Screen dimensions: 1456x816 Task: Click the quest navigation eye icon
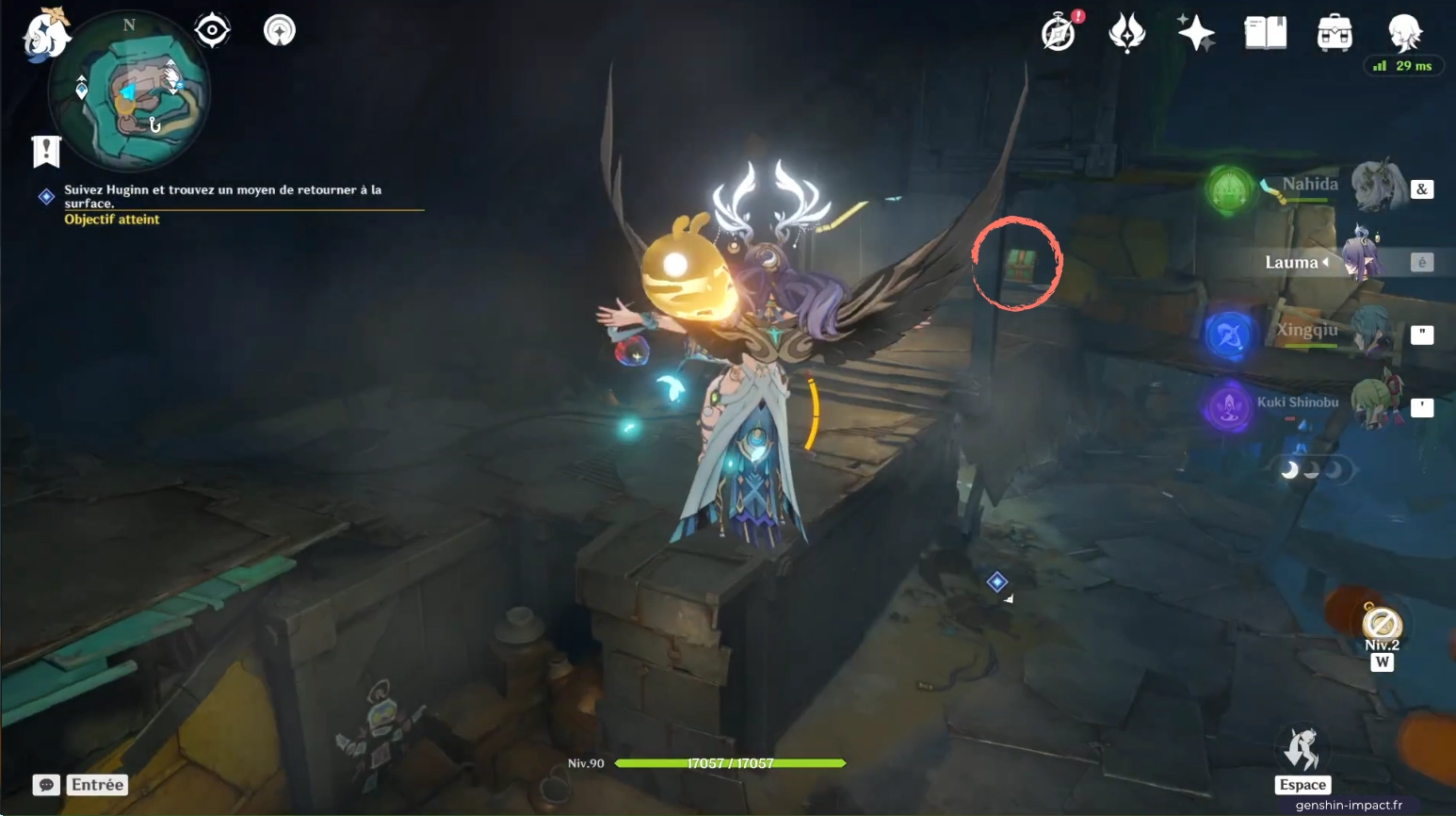click(x=212, y=31)
